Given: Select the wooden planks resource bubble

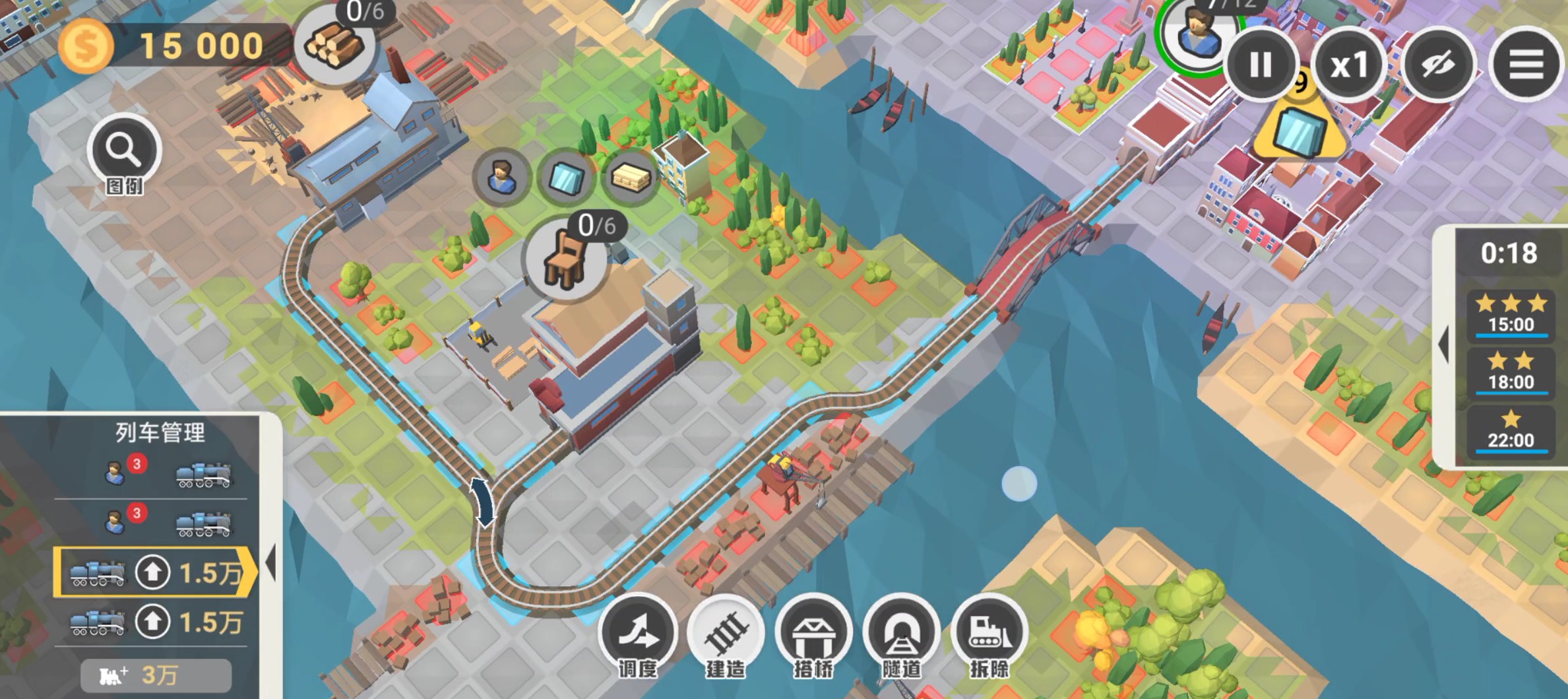Looking at the screenshot, I should (x=631, y=177).
